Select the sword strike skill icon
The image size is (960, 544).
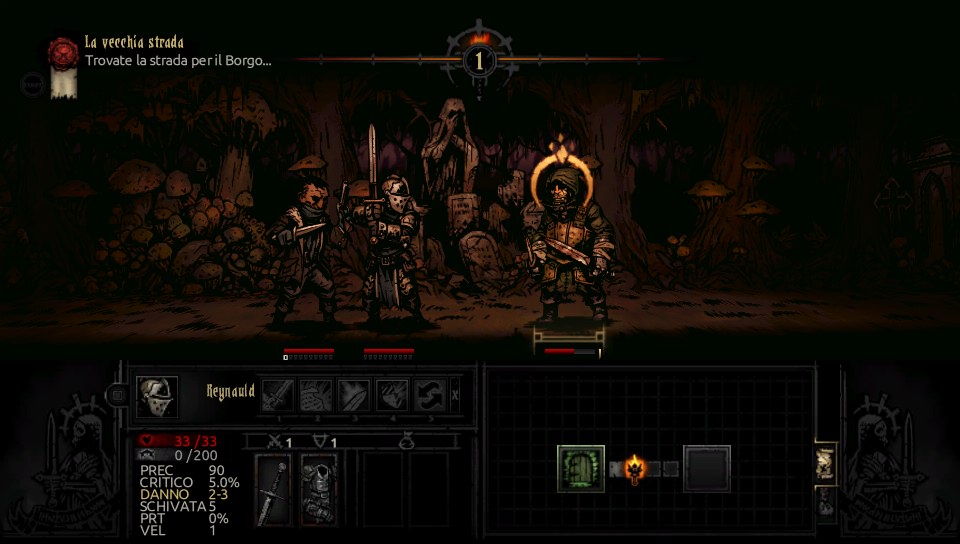278,395
